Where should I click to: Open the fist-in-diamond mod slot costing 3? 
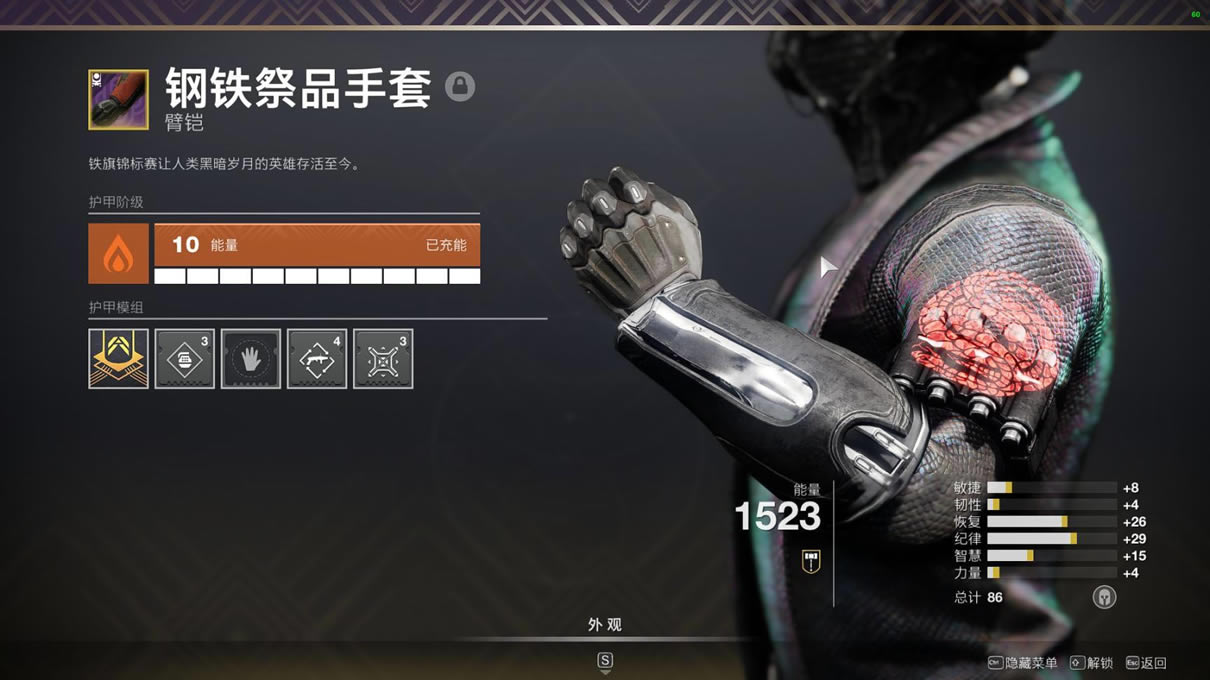pyautogui.click(x=184, y=358)
